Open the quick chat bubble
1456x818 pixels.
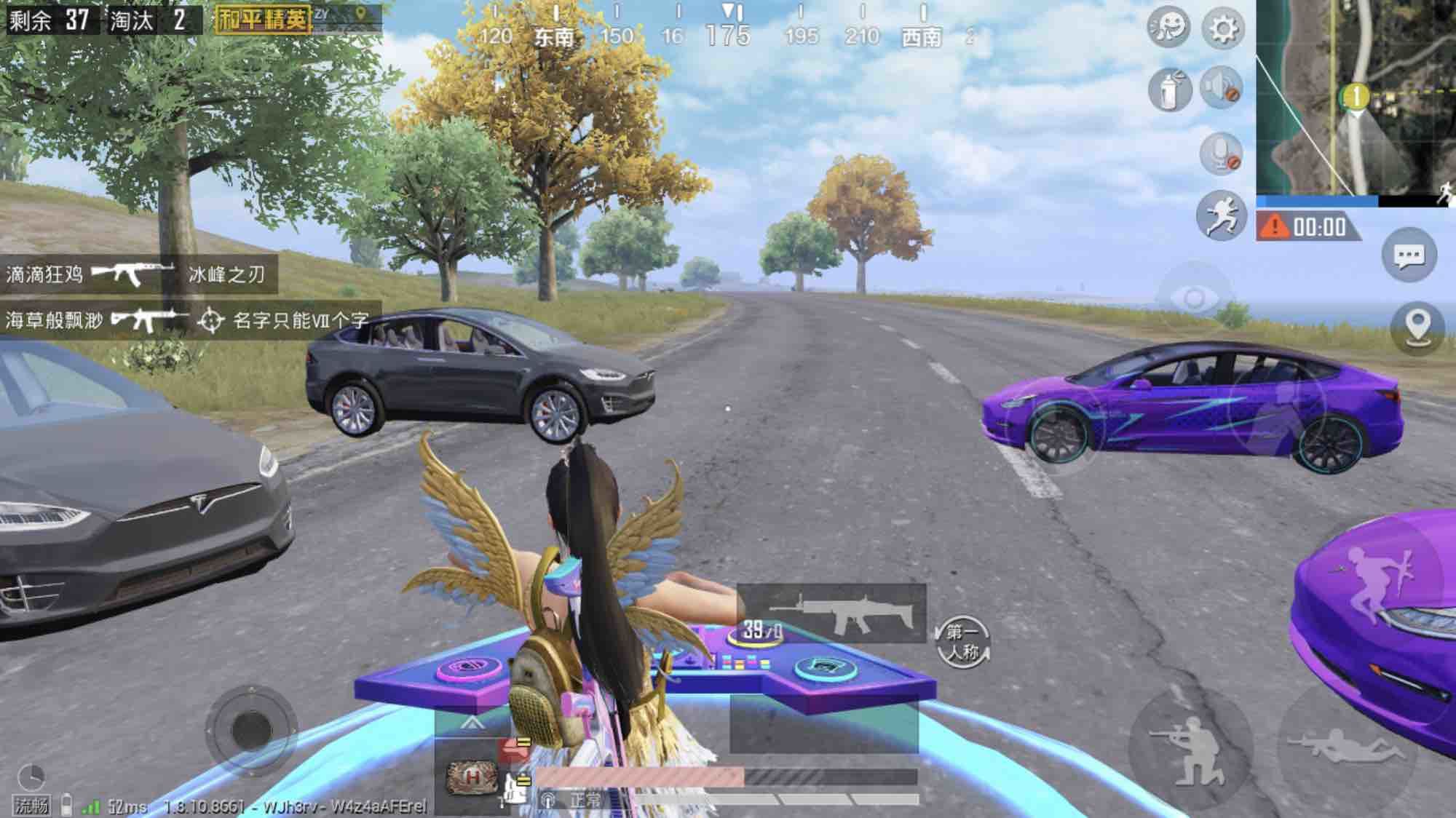point(1409,255)
